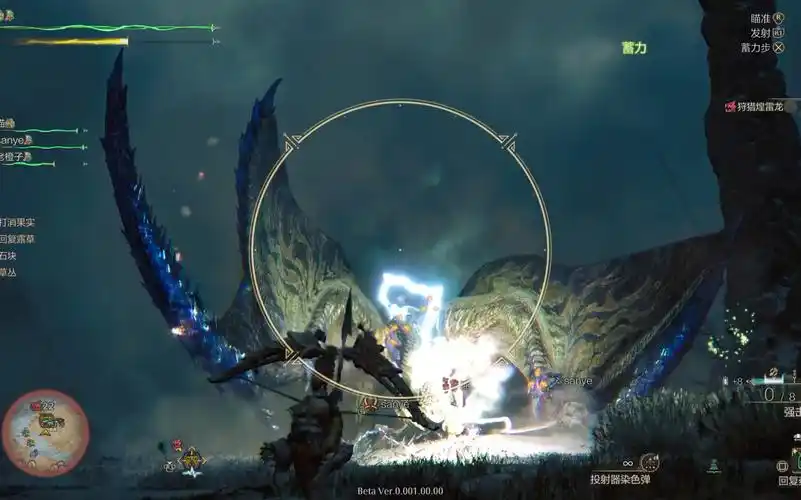Click the mount compass icon beside the minimap
Viewport: 801px width, 500px height.
click(190, 460)
